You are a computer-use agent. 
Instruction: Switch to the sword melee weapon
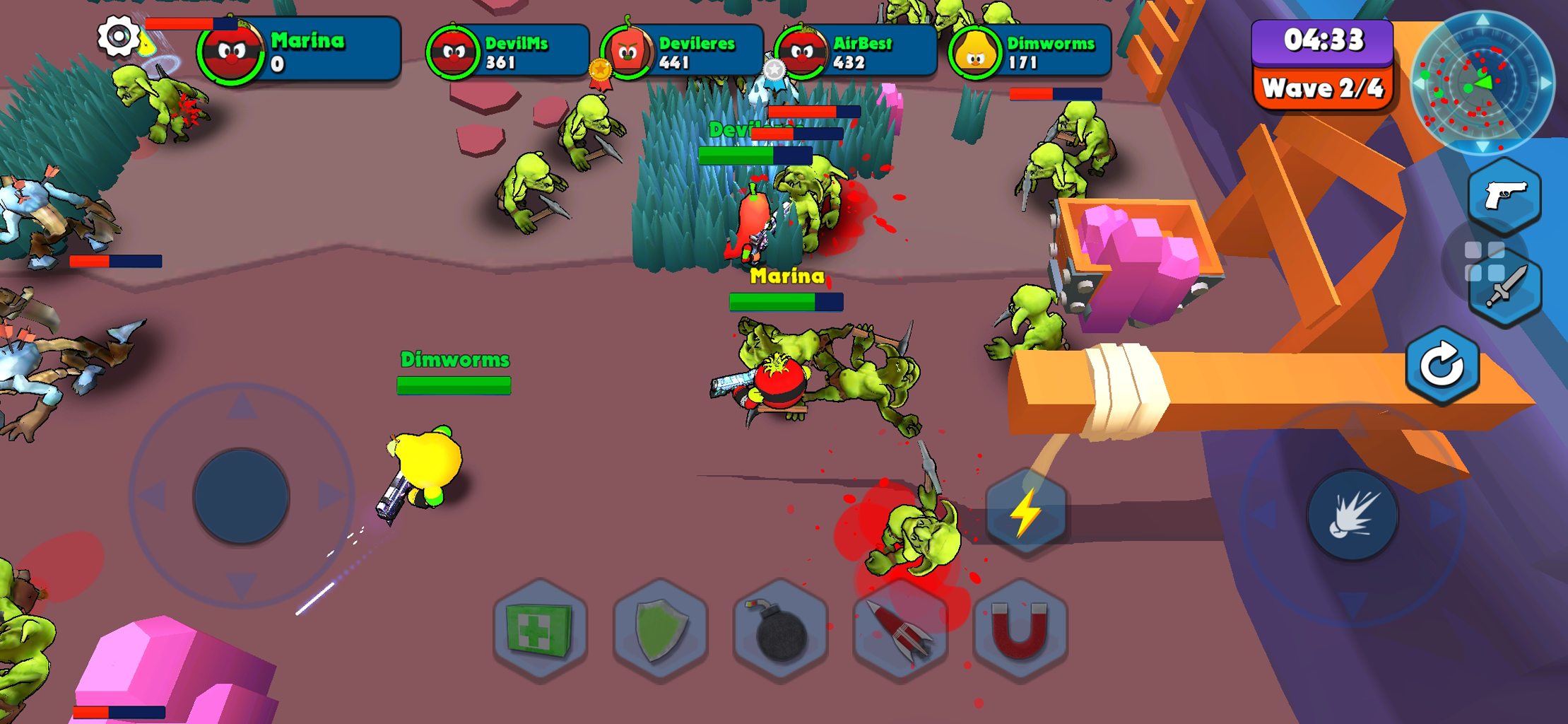pyautogui.click(x=1506, y=288)
